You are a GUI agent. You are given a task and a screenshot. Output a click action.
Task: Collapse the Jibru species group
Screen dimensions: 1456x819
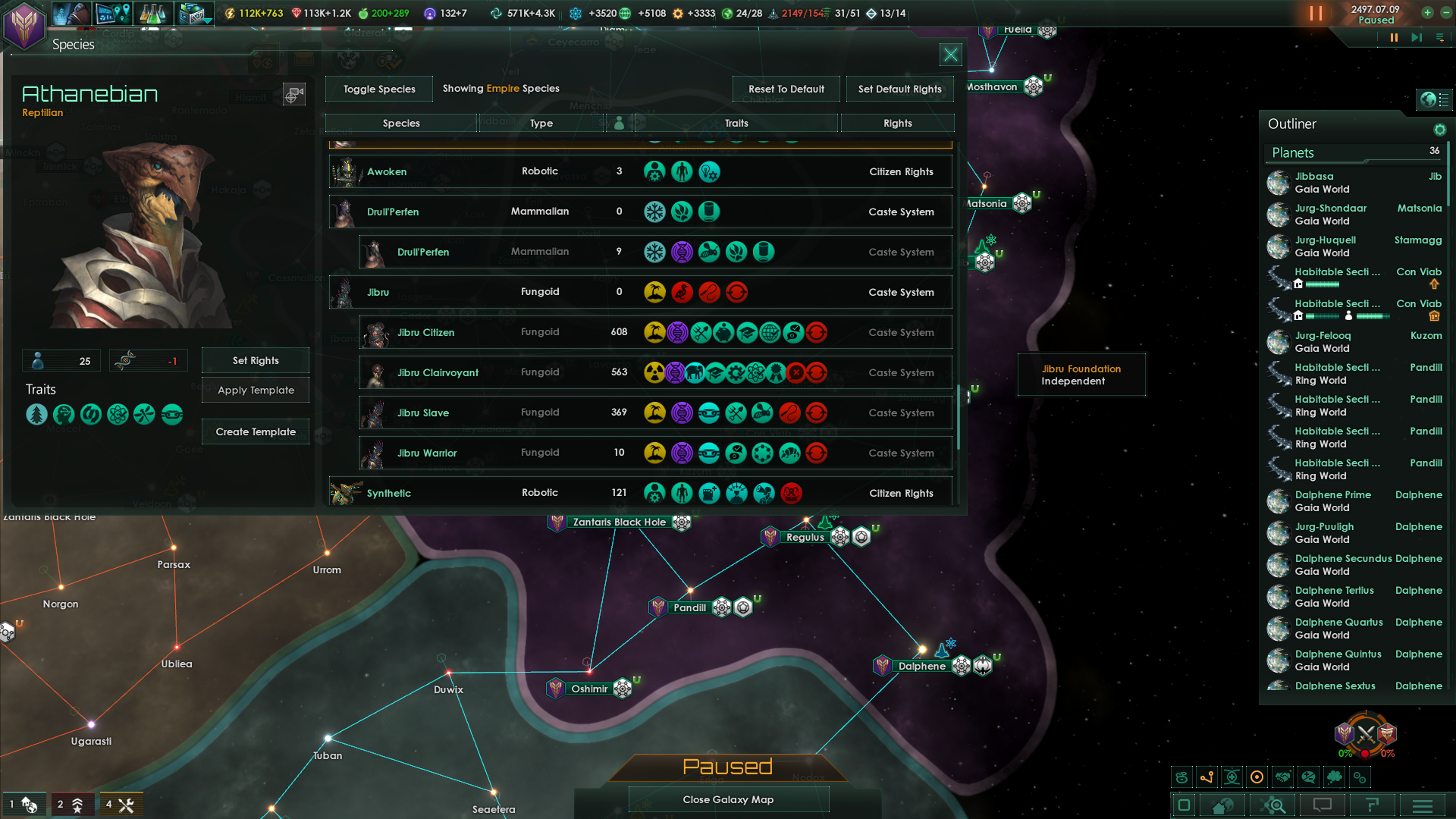tap(379, 292)
